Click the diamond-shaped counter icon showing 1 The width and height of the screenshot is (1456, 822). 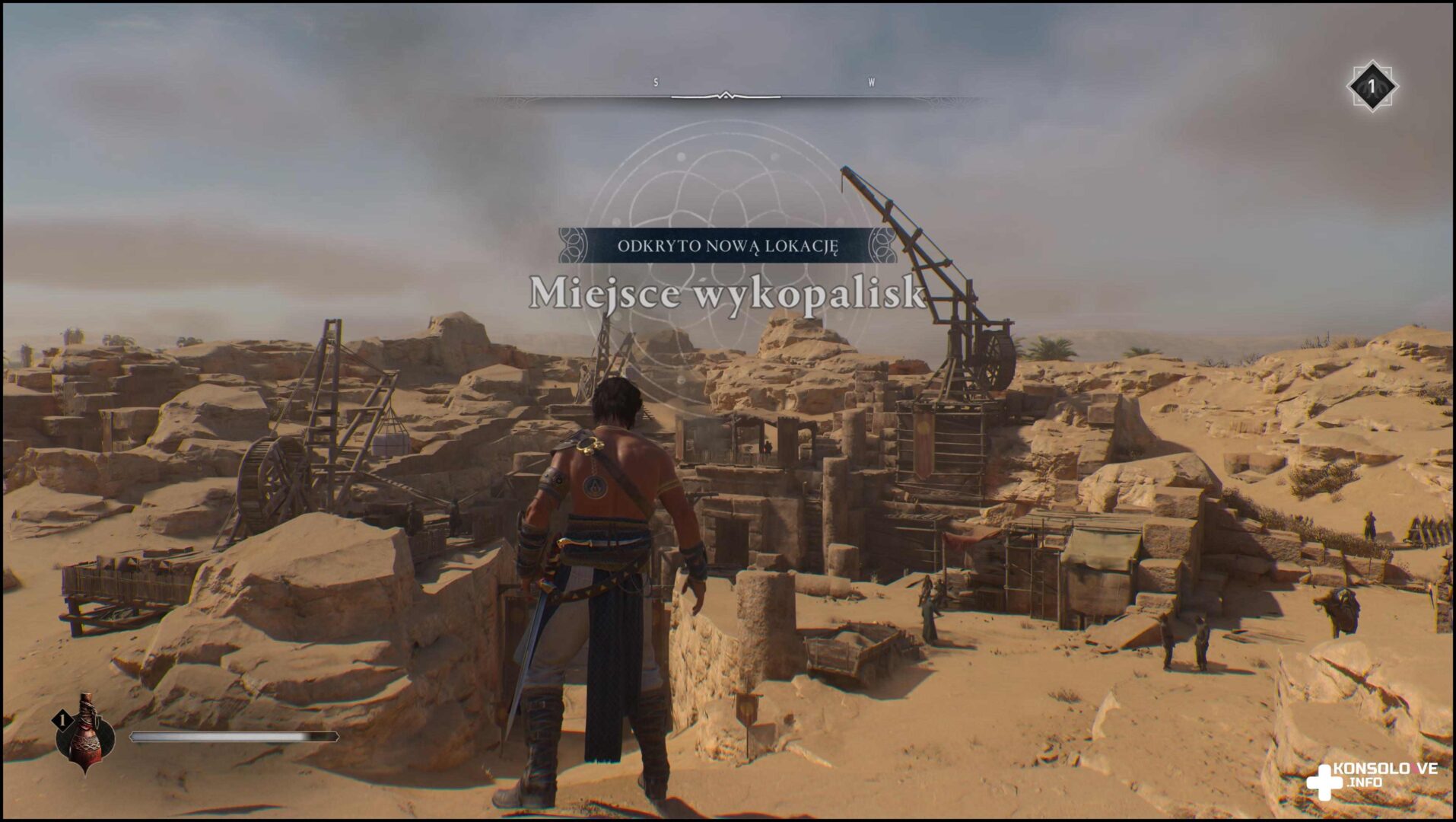tap(1372, 86)
